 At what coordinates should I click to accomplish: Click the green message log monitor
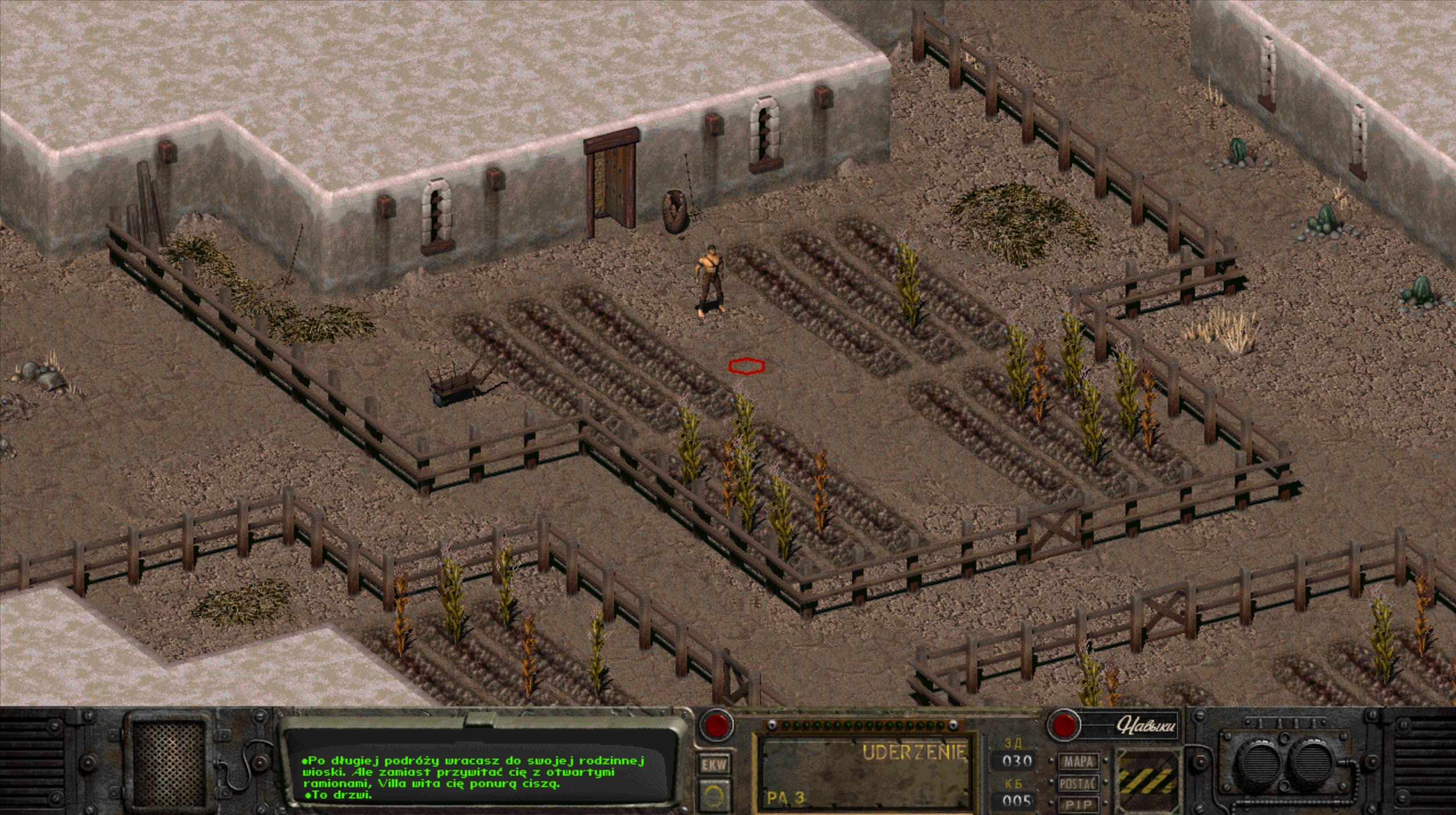coord(480,772)
